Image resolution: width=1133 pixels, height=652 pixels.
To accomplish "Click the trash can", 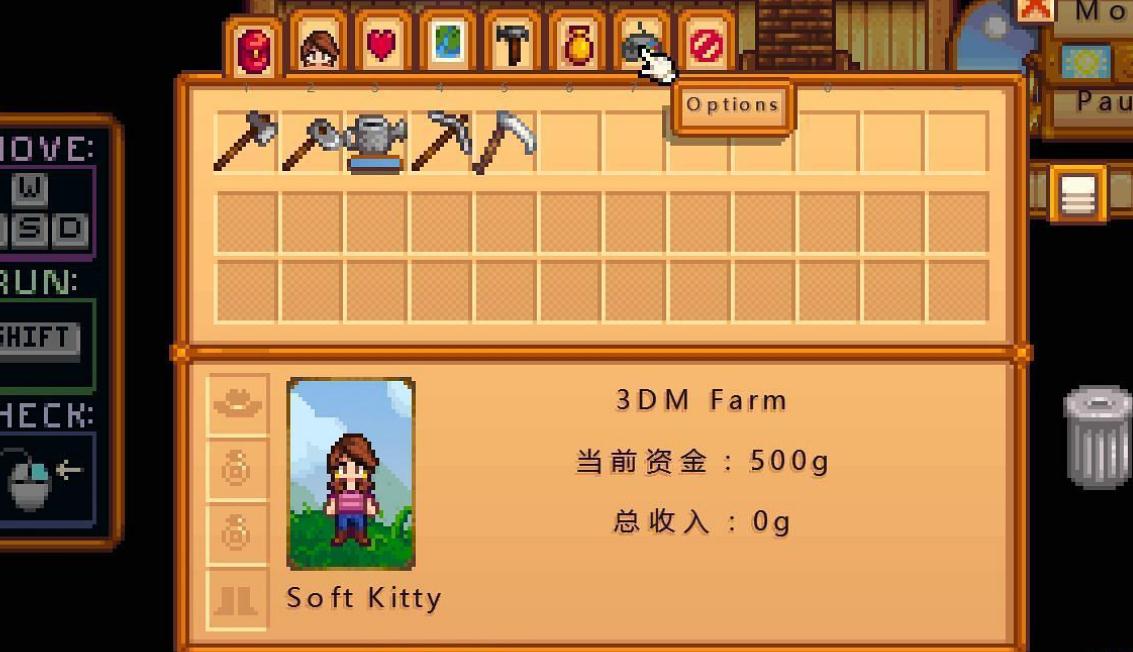I will [1097, 437].
